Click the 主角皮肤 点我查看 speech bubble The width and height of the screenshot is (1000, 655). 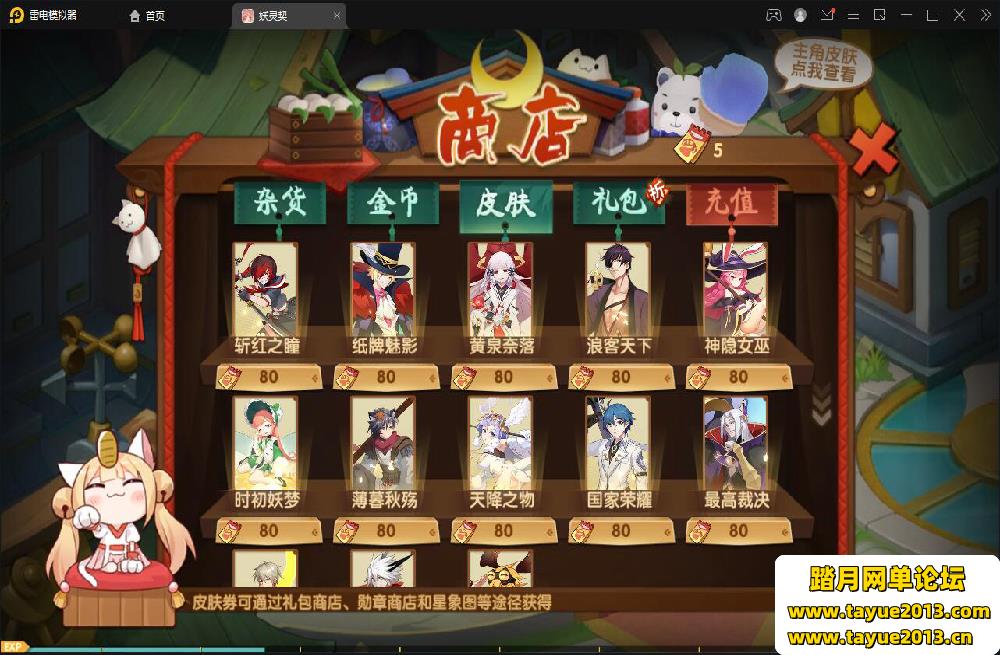tap(823, 62)
